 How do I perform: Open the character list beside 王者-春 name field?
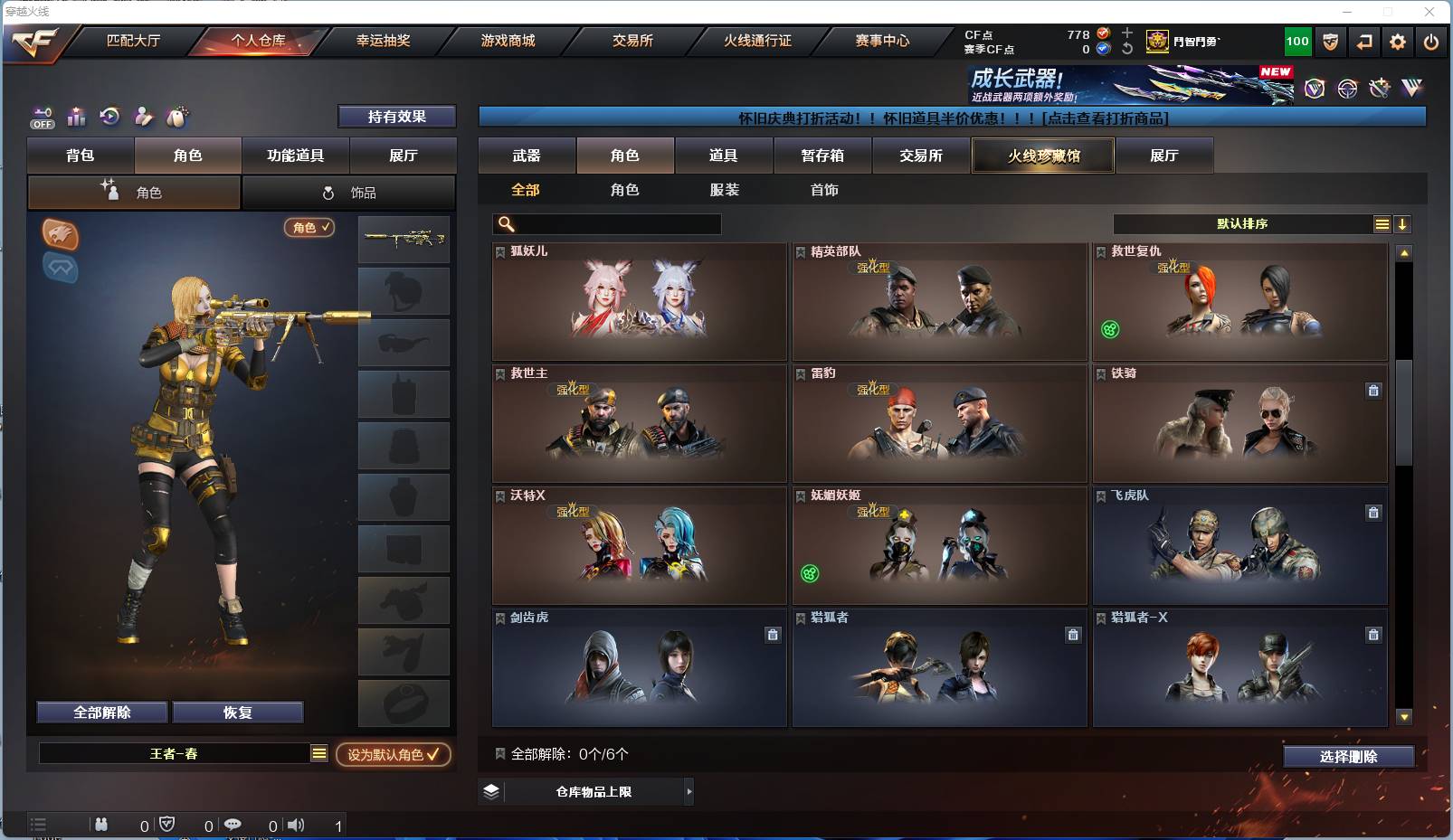click(x=318, y=752)
